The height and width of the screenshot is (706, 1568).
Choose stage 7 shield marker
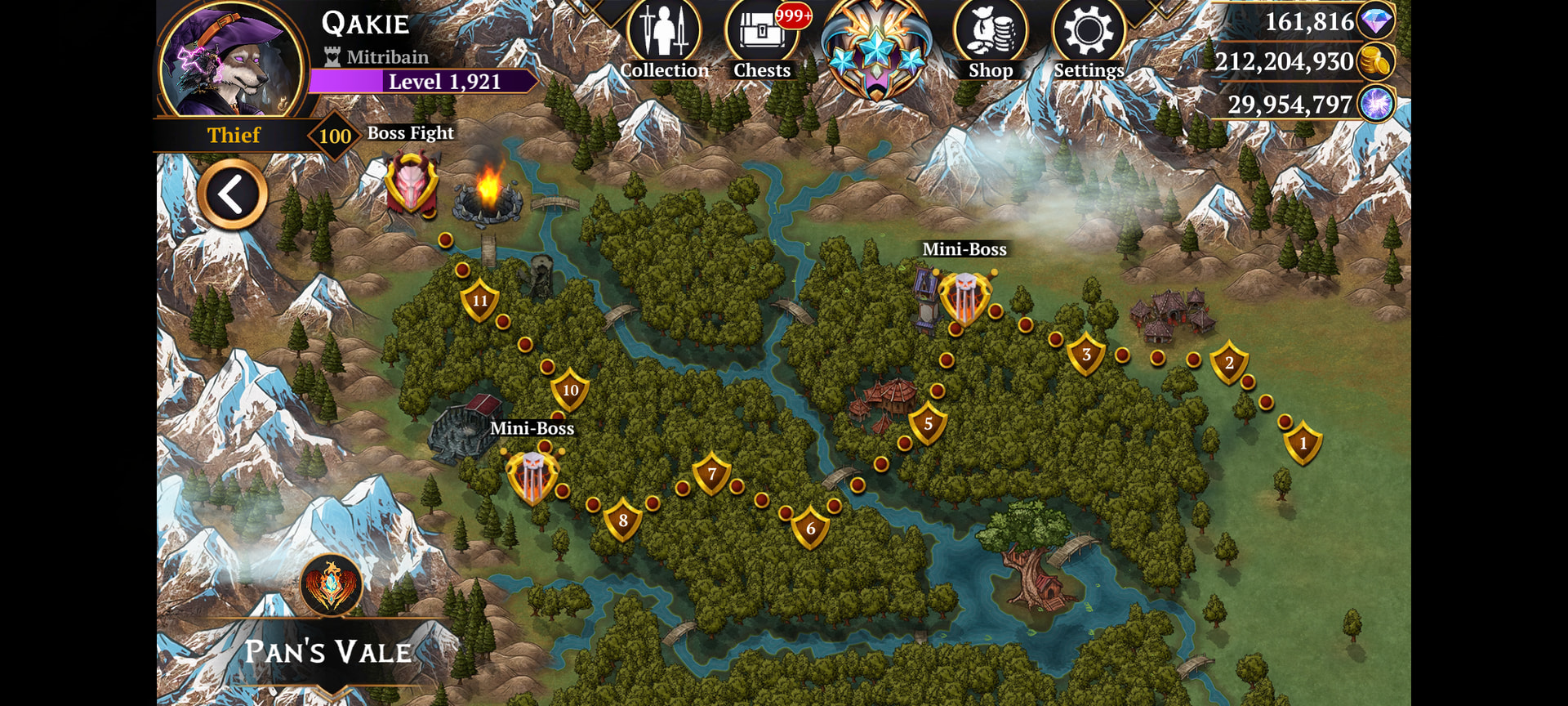coord(711,474)
